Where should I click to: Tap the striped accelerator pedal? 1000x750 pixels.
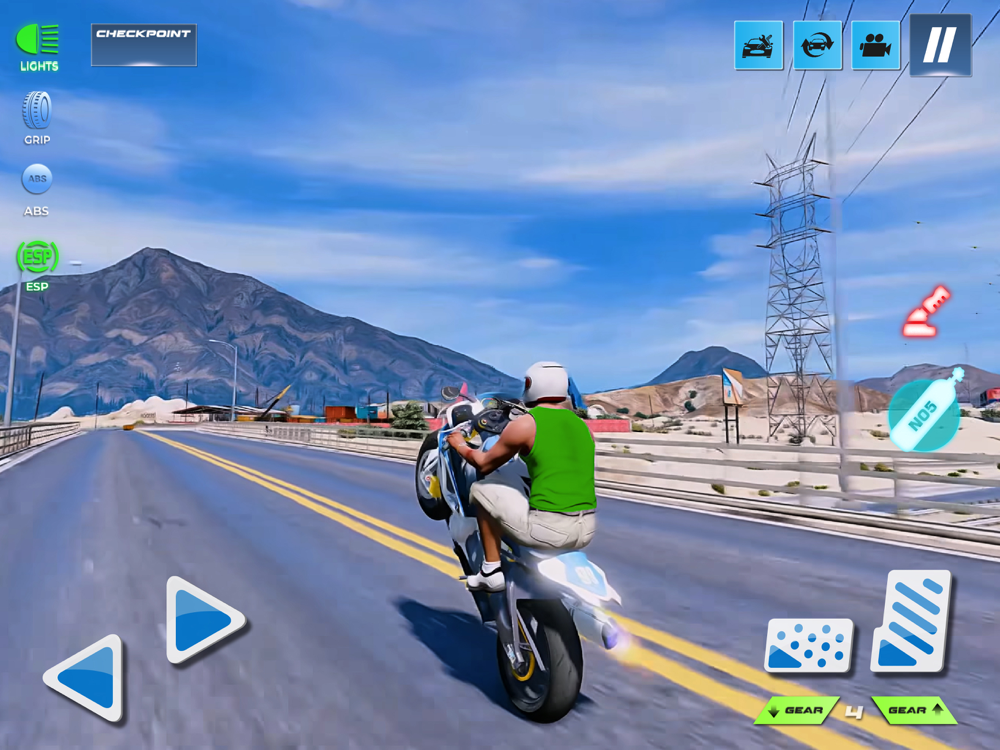coord(911,621)
